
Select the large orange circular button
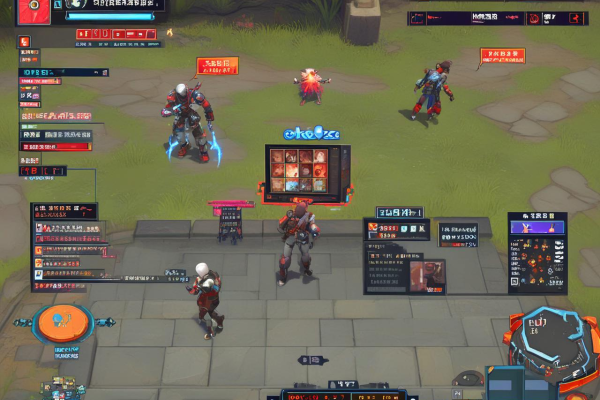62,322
